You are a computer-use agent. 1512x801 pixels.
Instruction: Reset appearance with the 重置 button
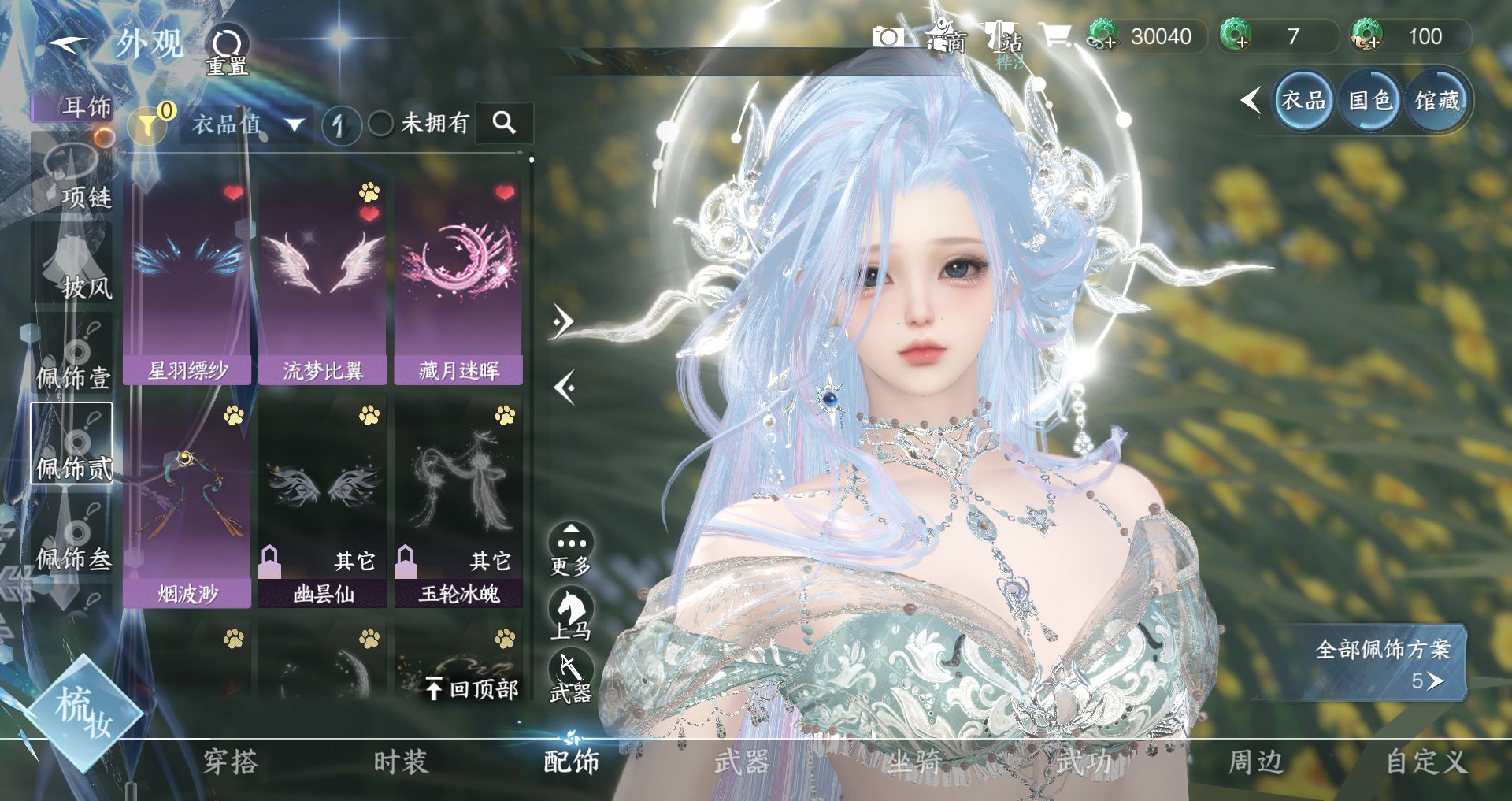point(228,50)
